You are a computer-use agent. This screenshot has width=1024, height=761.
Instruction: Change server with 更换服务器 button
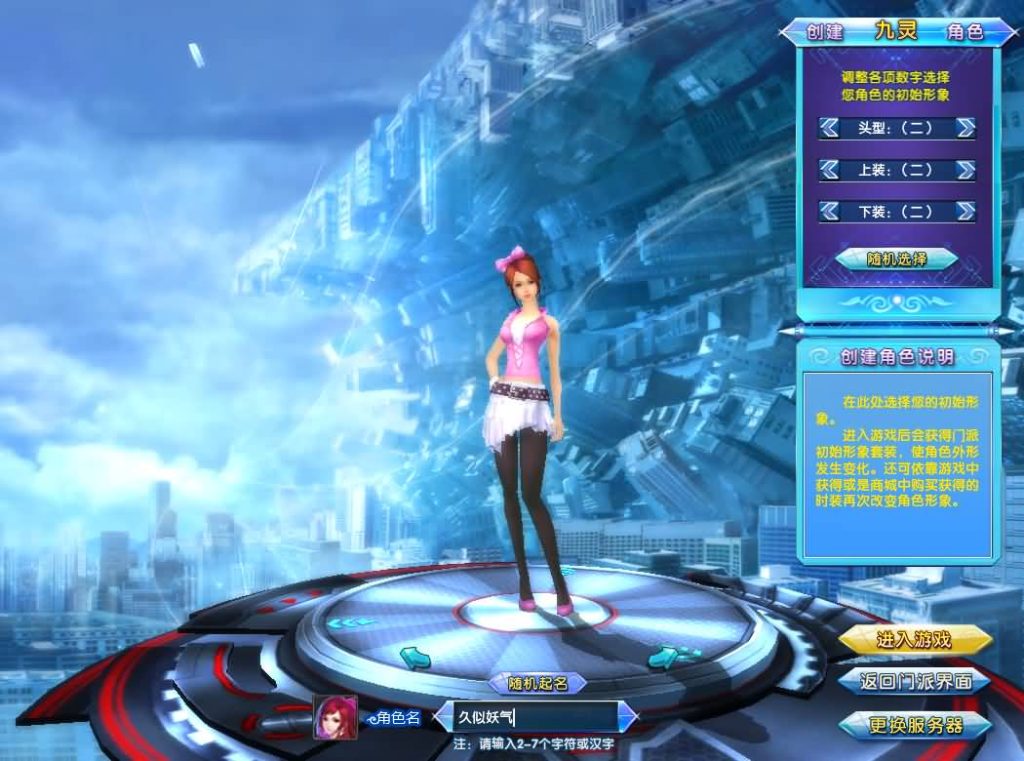point(914,725)
